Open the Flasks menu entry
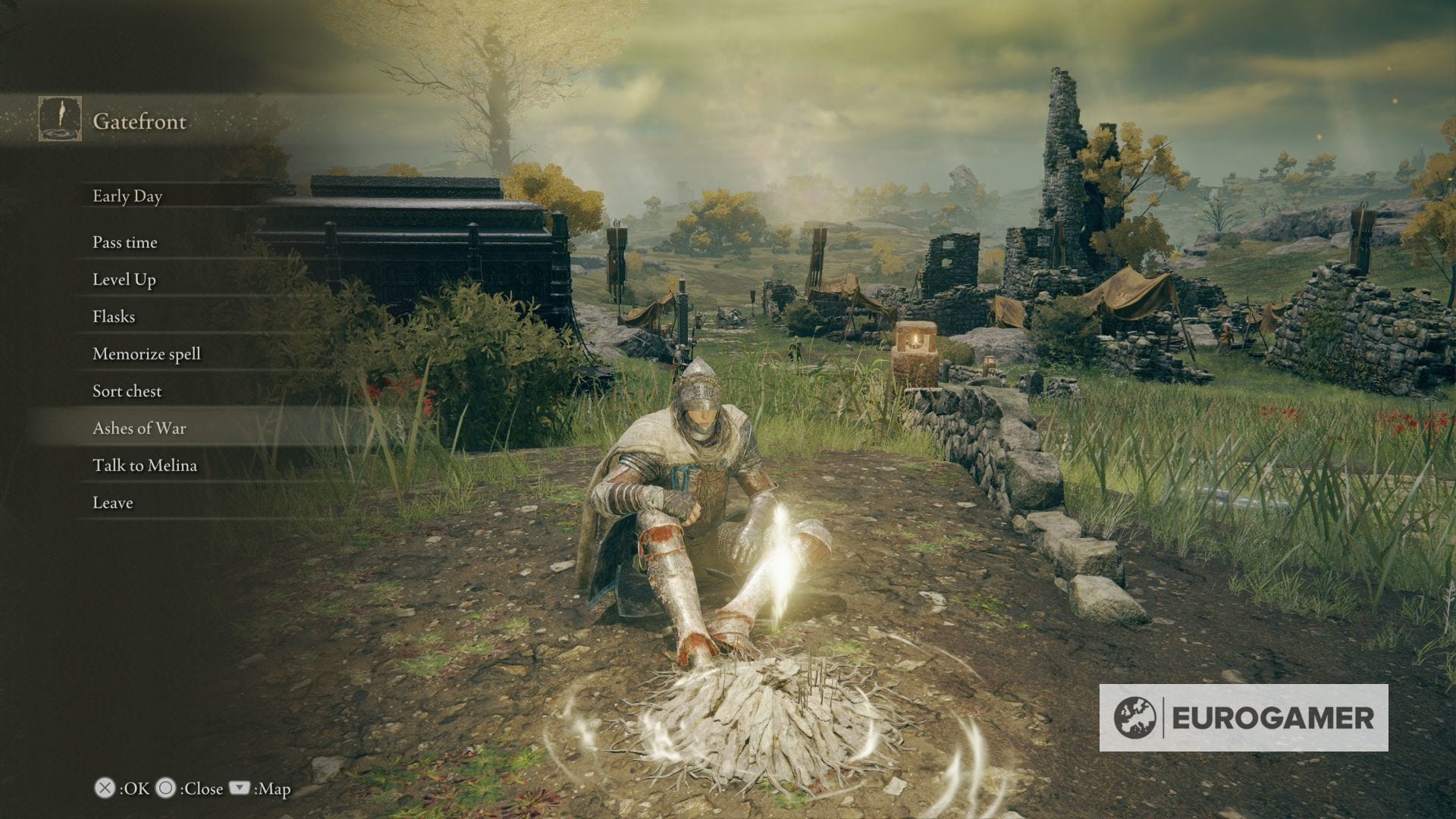The height and width of the screenshot is (819, 1456). [x=112, y=316]
